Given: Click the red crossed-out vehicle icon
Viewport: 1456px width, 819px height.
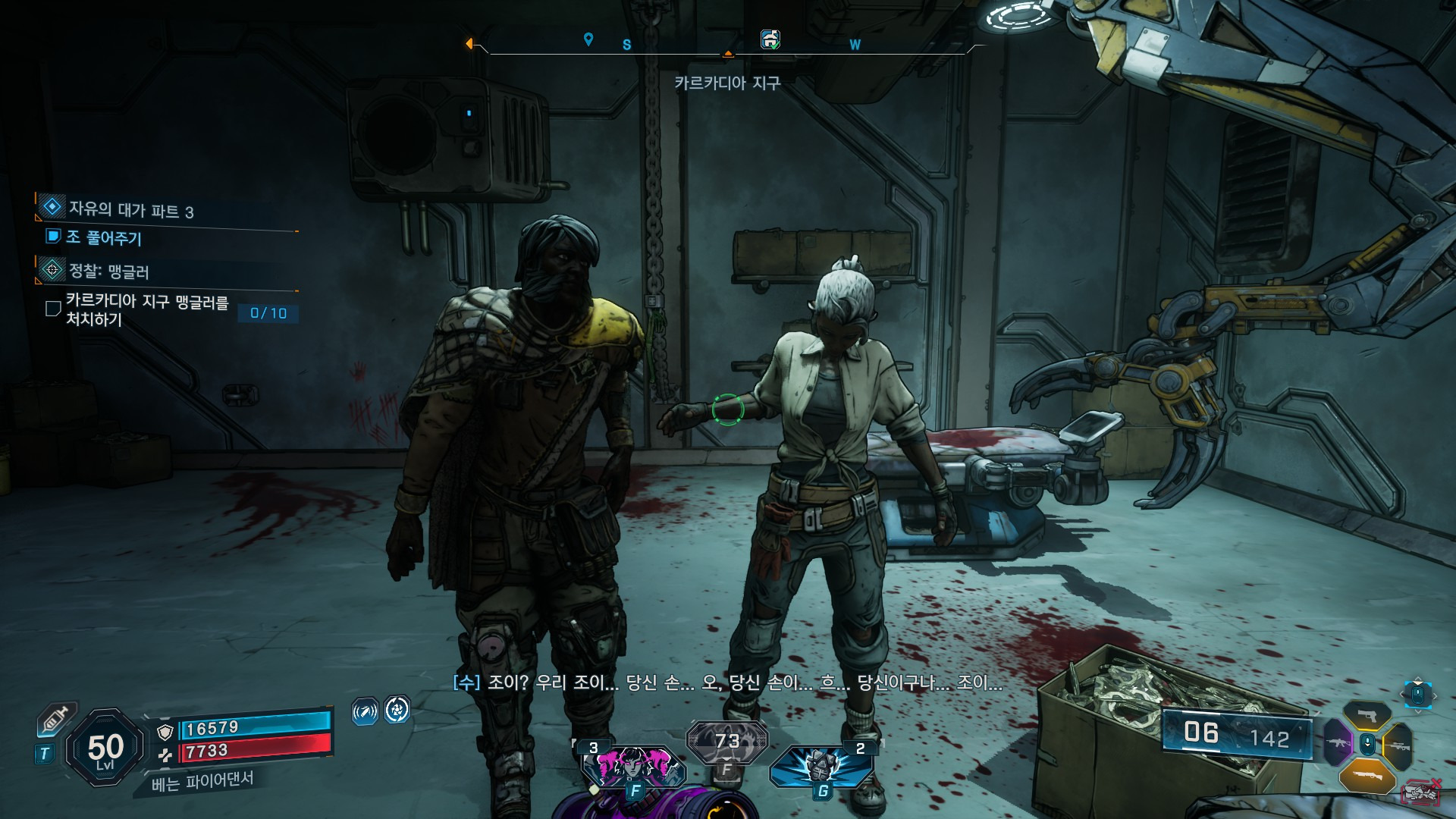Looking at the screenshot, I should click(1421, 793).
